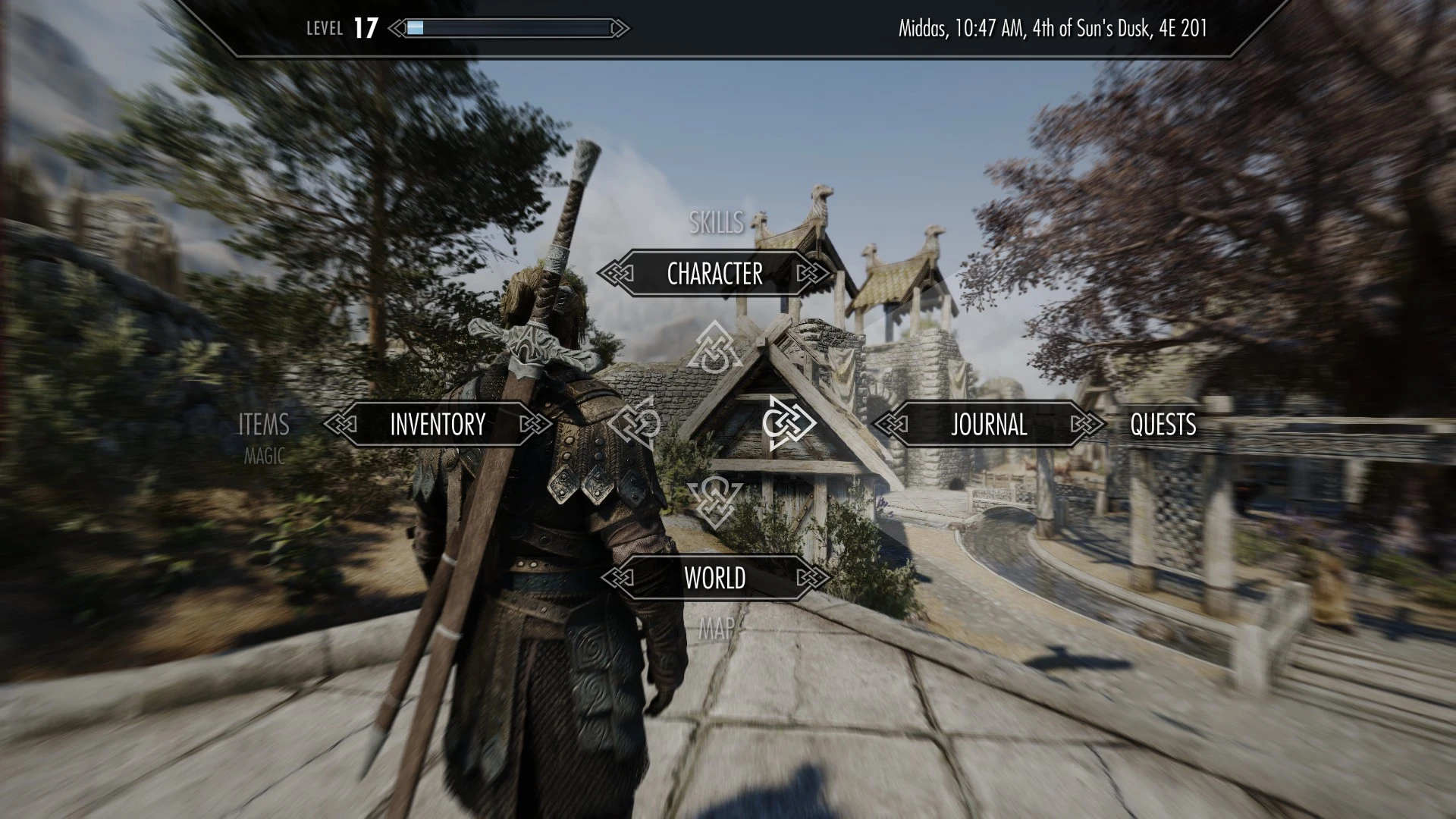Choose the Magic submenu

[x=264, y=457]
